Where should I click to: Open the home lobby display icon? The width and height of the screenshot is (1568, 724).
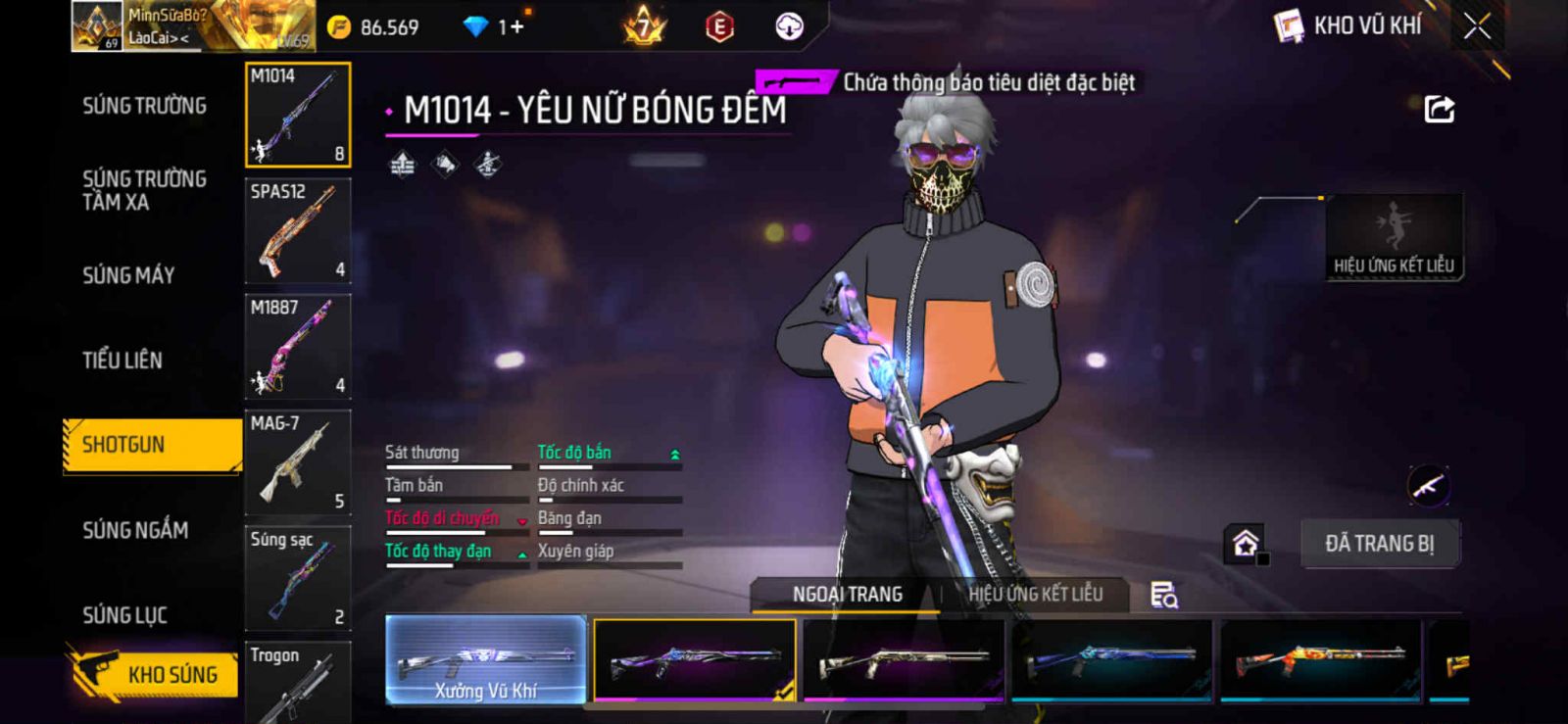[x=1246, y=543]
